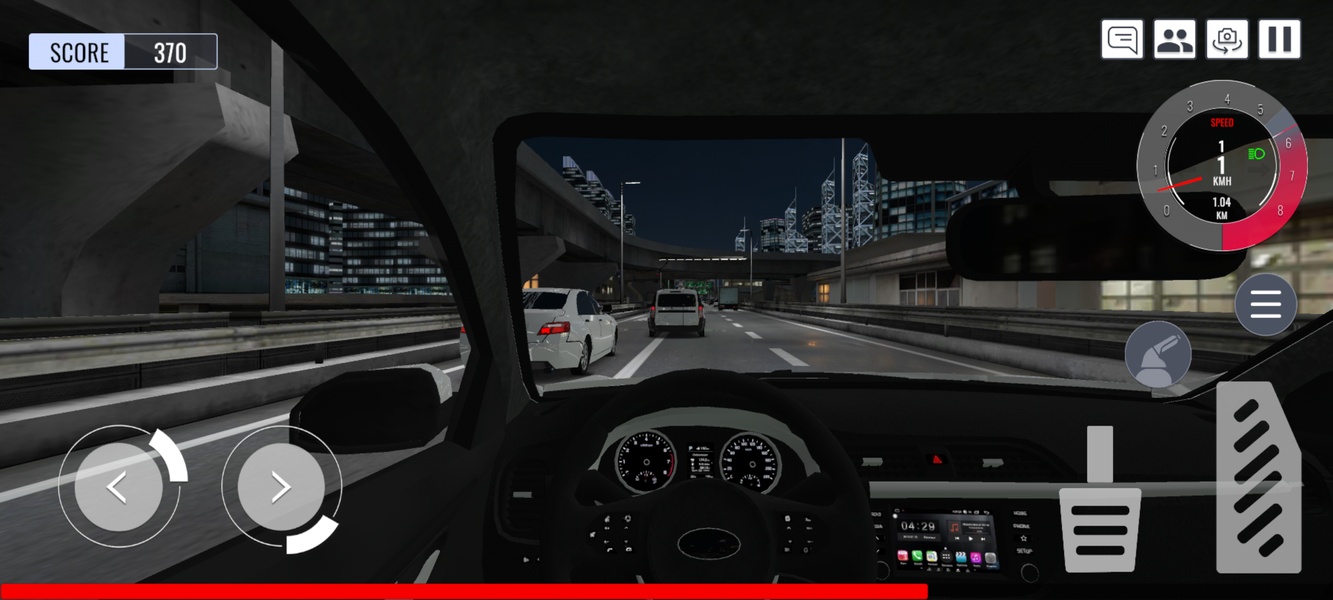The image size is (1333, 600).
Task: Tap the speedometer gauge
Action: click(x=1221, y=166)
